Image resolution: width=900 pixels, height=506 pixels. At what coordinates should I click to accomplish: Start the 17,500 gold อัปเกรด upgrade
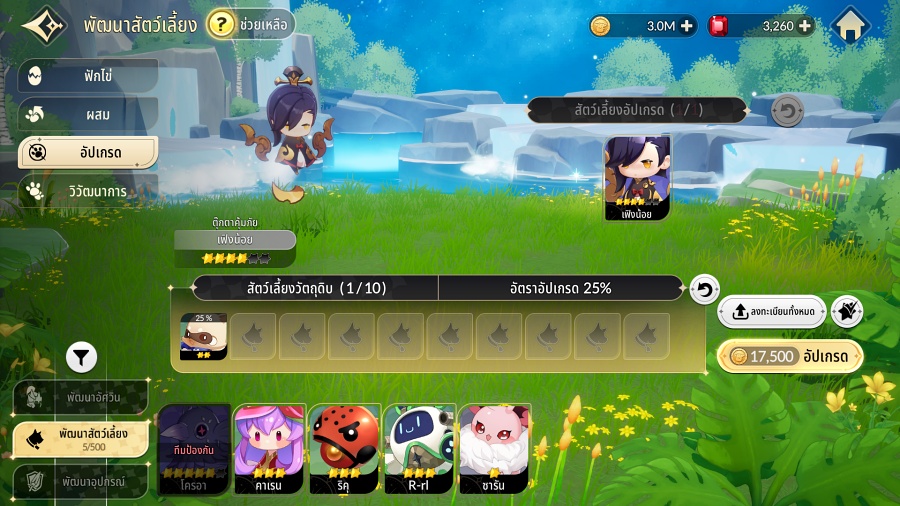tap(790, 357)
